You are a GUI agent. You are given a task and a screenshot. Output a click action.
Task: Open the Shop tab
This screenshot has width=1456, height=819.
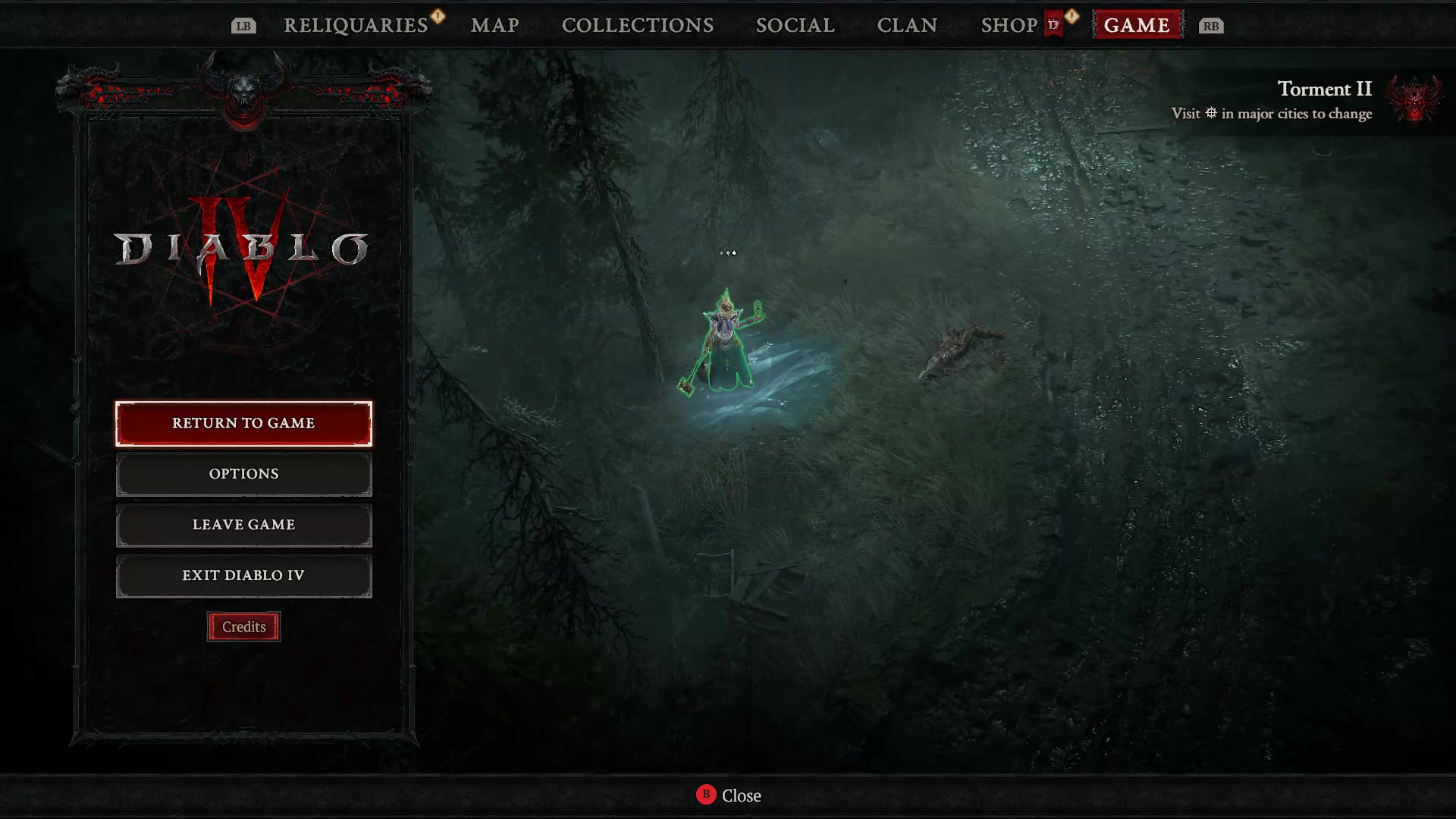point(1009,25)
